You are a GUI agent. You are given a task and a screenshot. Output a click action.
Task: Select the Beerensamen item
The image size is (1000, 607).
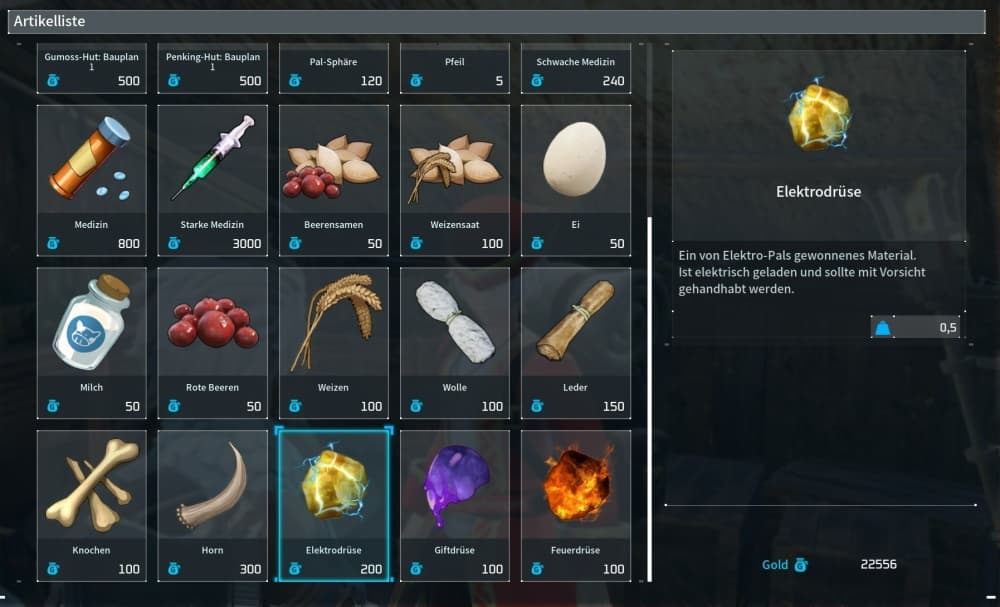click(334, 177)
